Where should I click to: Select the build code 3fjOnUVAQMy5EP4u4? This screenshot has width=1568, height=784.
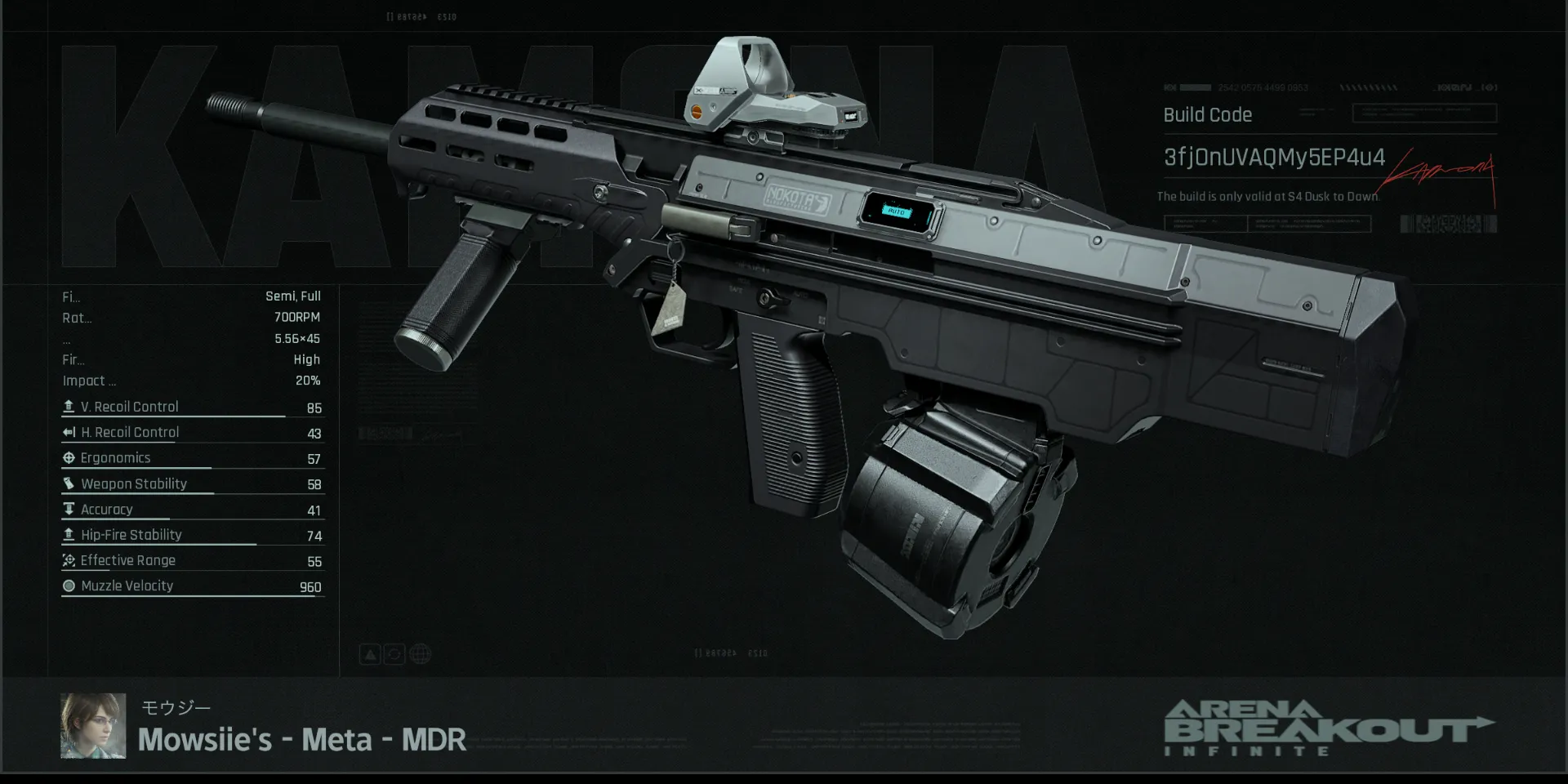[x=1274, y=158]
